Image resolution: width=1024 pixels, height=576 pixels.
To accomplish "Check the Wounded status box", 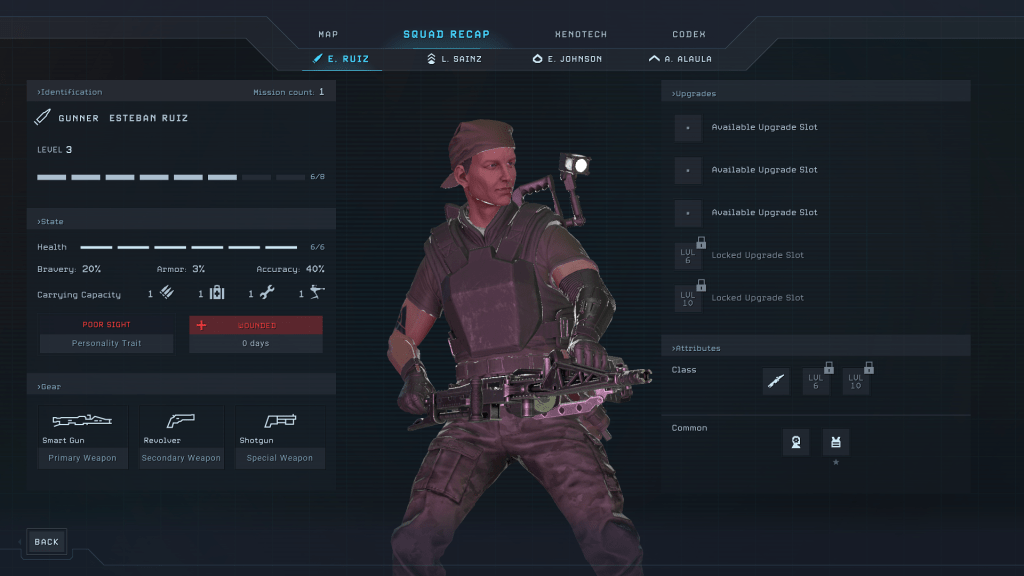I will 256,334.
